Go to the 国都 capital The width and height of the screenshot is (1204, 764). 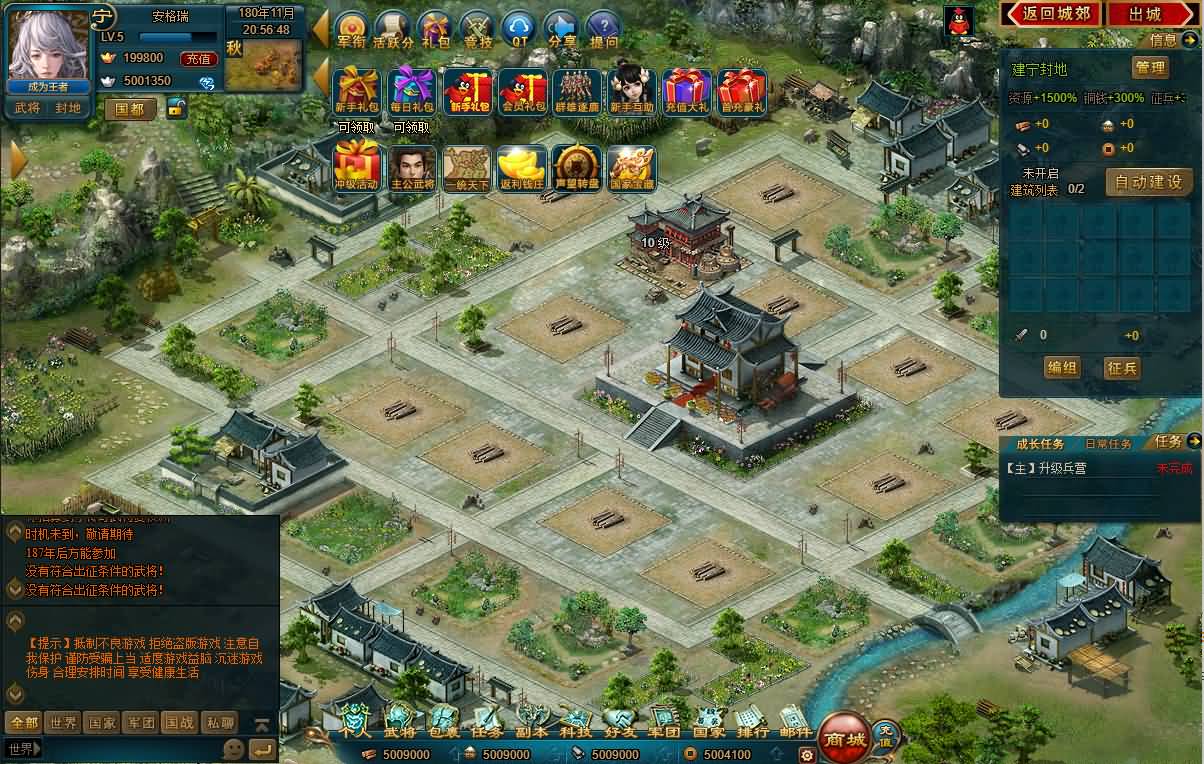pos(130,109)
